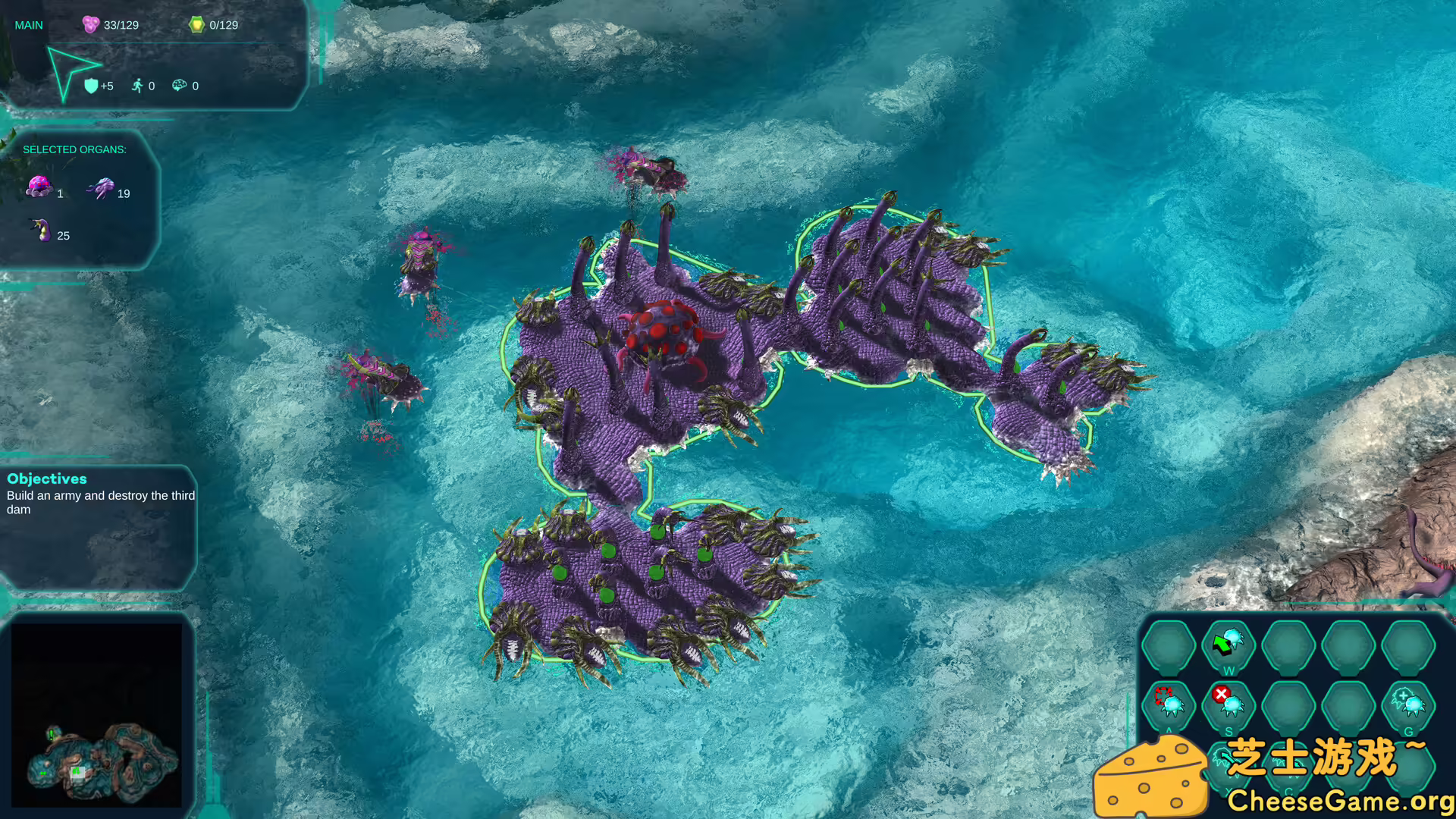Click the A attack-move ability icon
The width and height of the screenshot is (1456, 819).
(x=1170, y=706)
